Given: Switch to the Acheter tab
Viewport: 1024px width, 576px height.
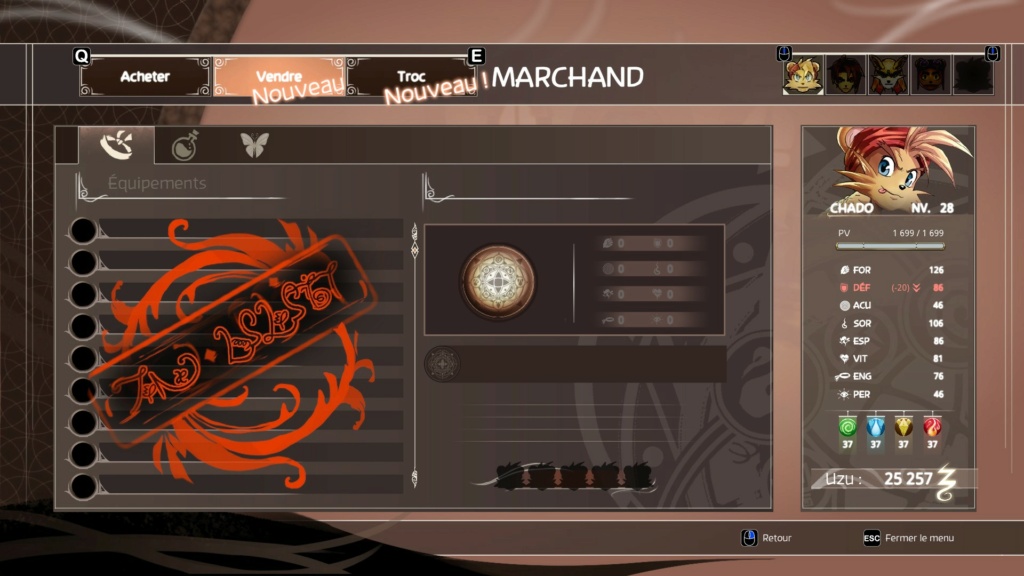Looking at the screenshot, I should [145, 77].
